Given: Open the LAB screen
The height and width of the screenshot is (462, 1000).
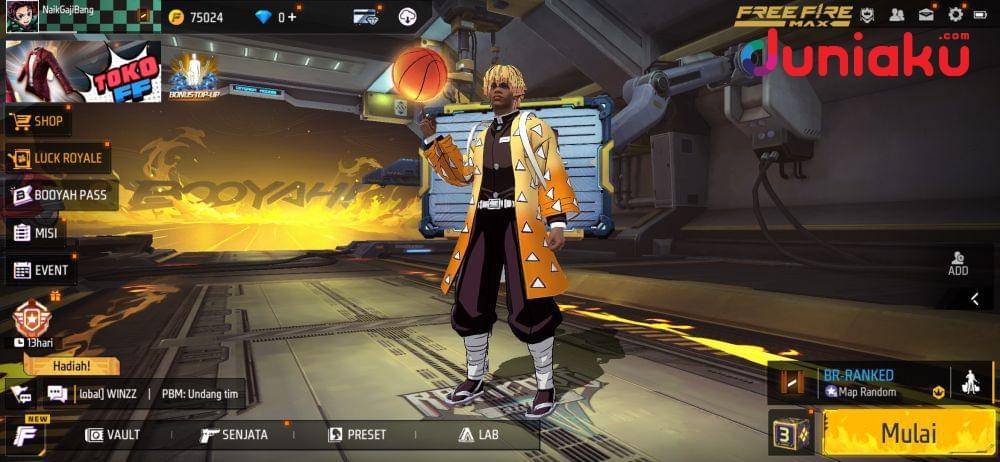Looking at the screenshot, I should 478,435.
